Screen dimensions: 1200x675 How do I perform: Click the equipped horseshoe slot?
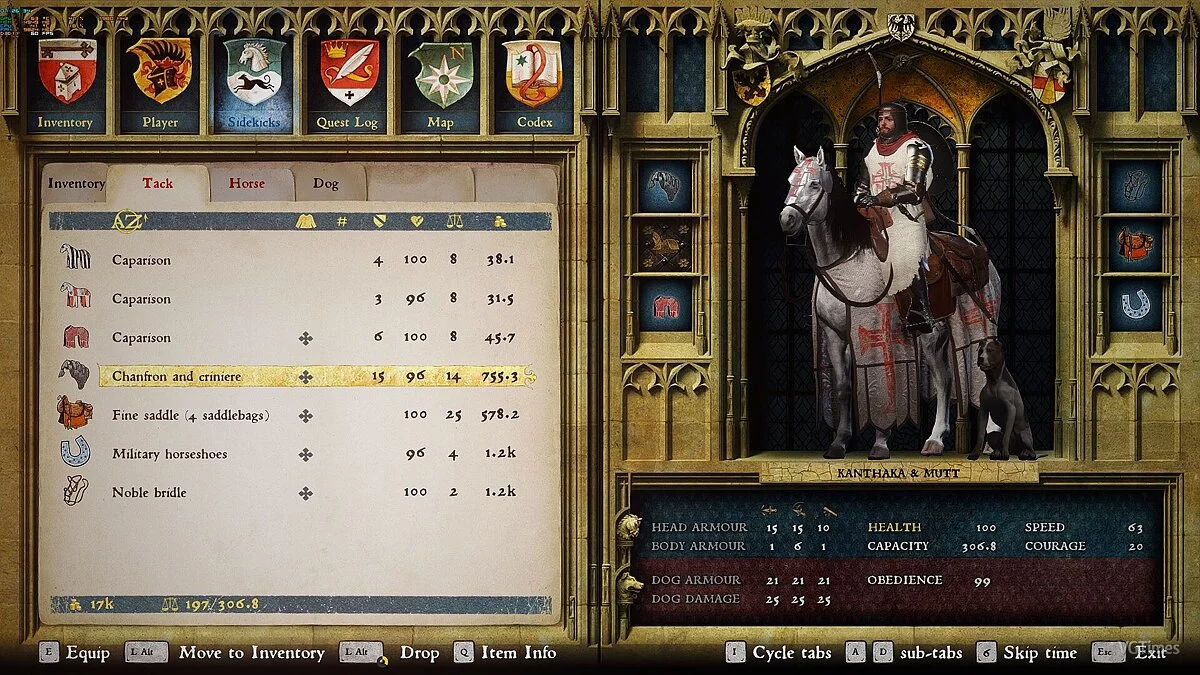(x=1135, y=305)
